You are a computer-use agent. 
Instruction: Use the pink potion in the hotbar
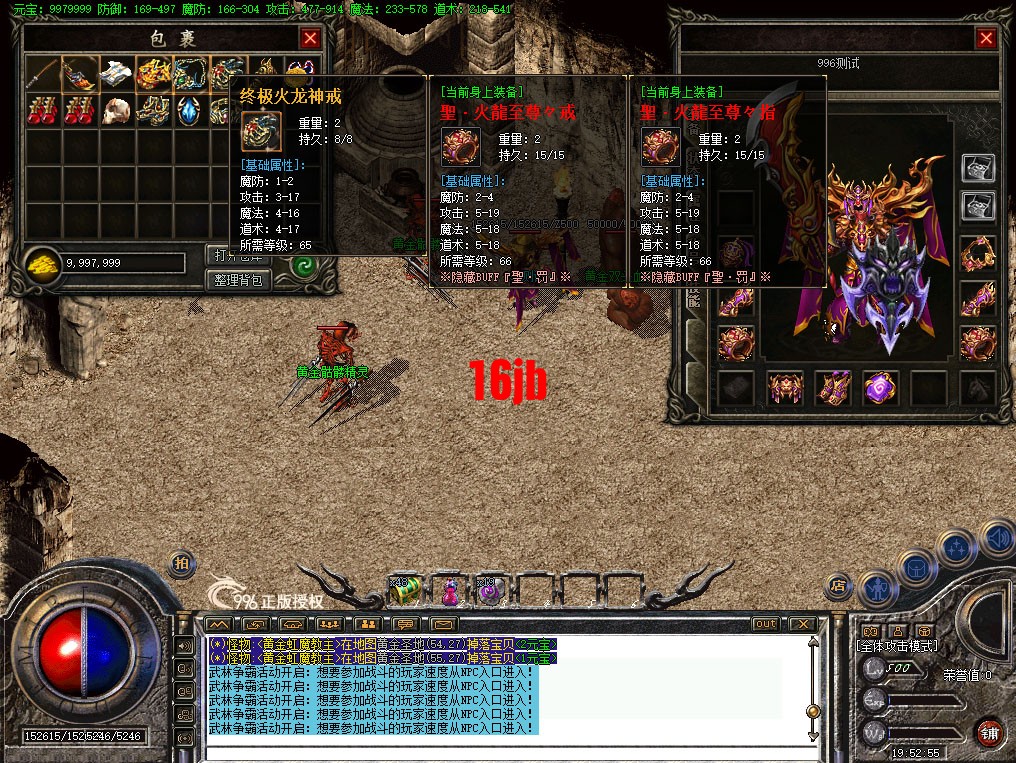pos(449,591)
